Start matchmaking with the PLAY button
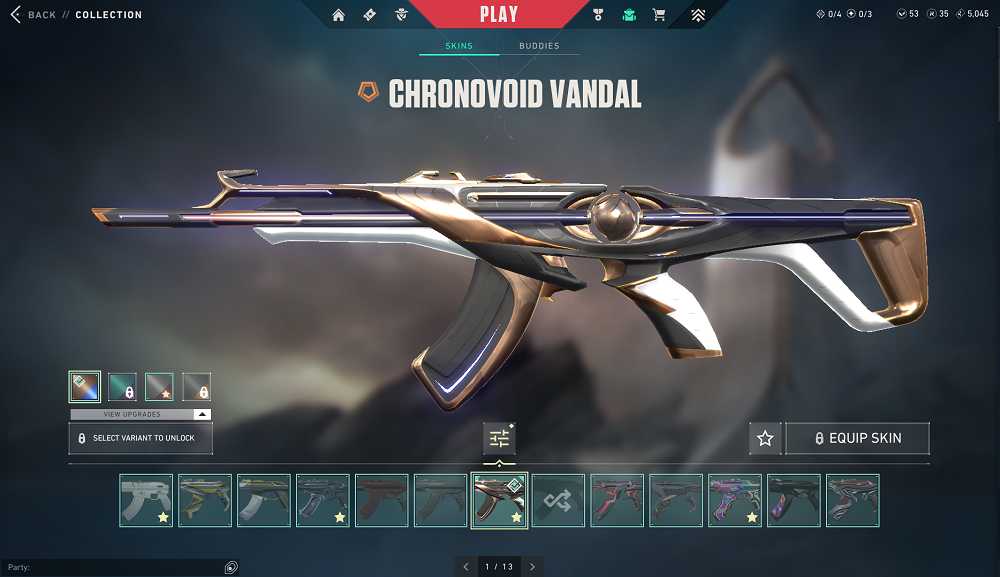This screenshot has height=577, width=1000. pos(499,14)
